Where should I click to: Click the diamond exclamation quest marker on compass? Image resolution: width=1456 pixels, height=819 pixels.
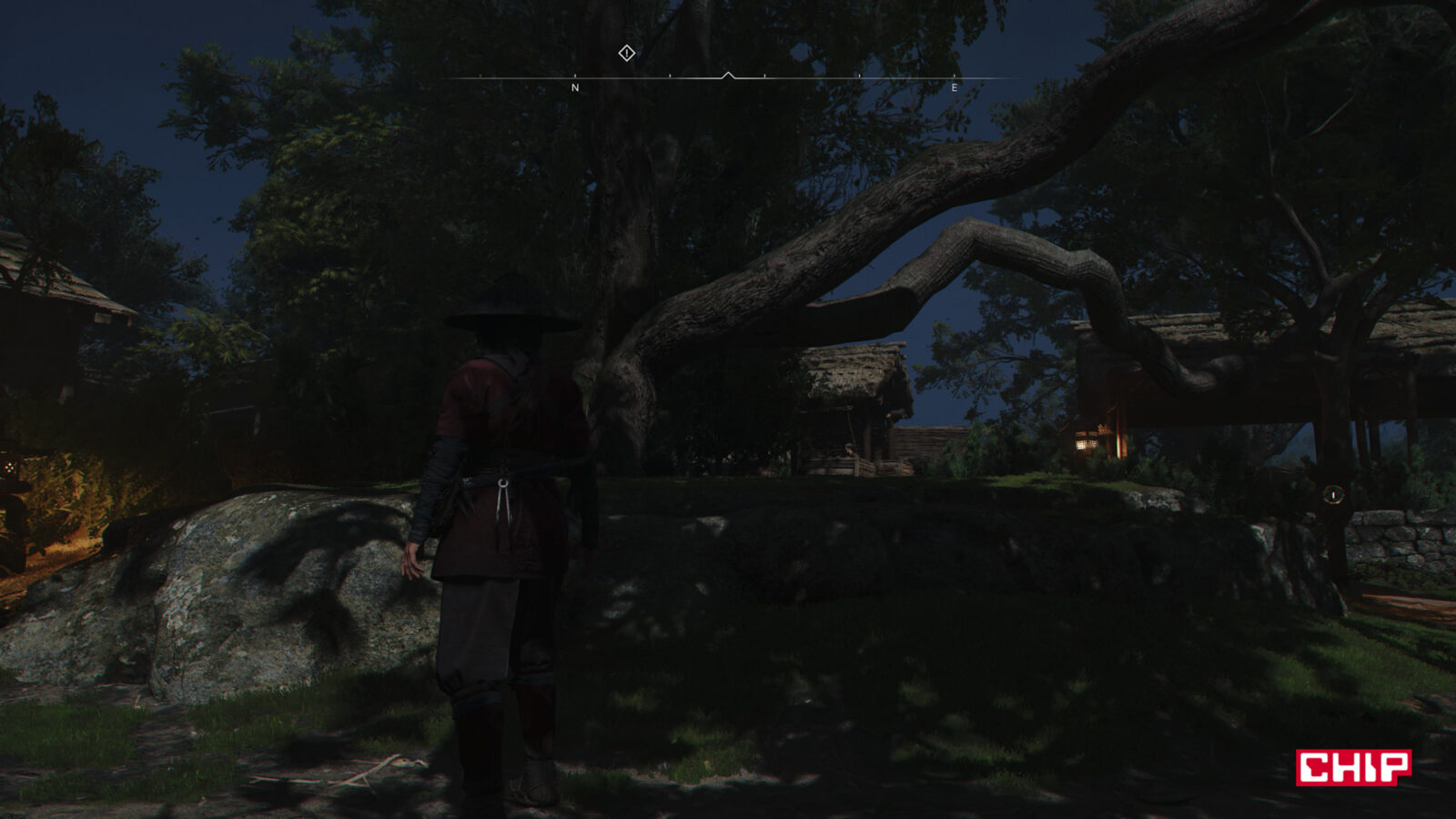[626, 53]
